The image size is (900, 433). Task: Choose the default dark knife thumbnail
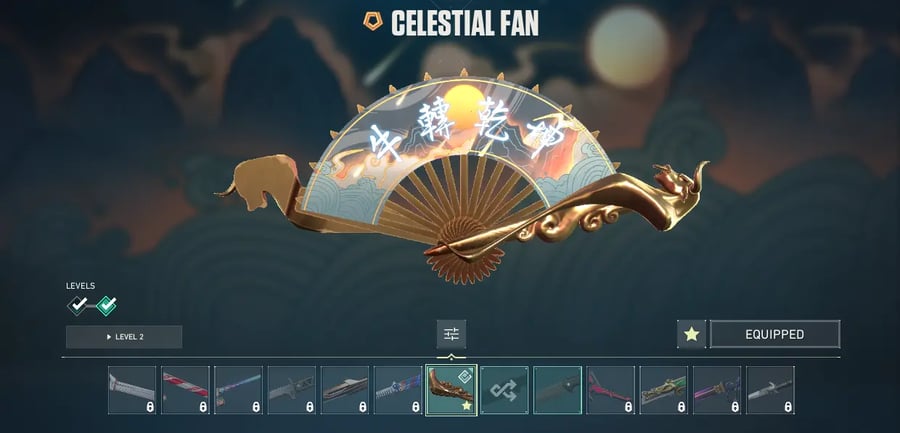pos(557,389)
